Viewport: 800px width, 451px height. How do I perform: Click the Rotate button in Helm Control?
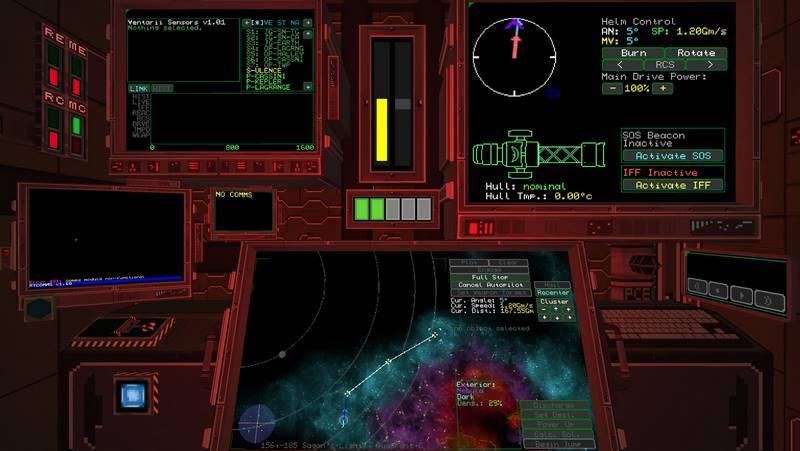(x=696, y=52)
